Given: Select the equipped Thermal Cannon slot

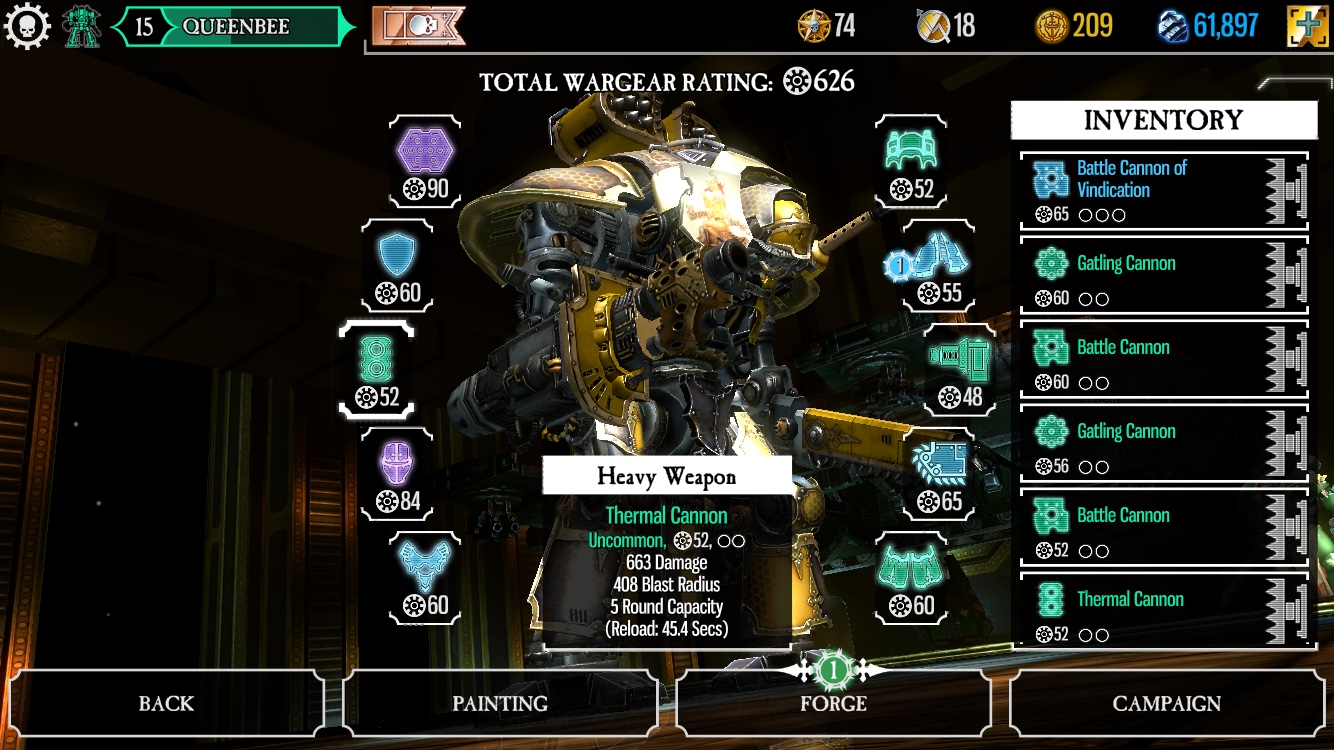Looking at the screenshot, I should (x=377, y=369).
